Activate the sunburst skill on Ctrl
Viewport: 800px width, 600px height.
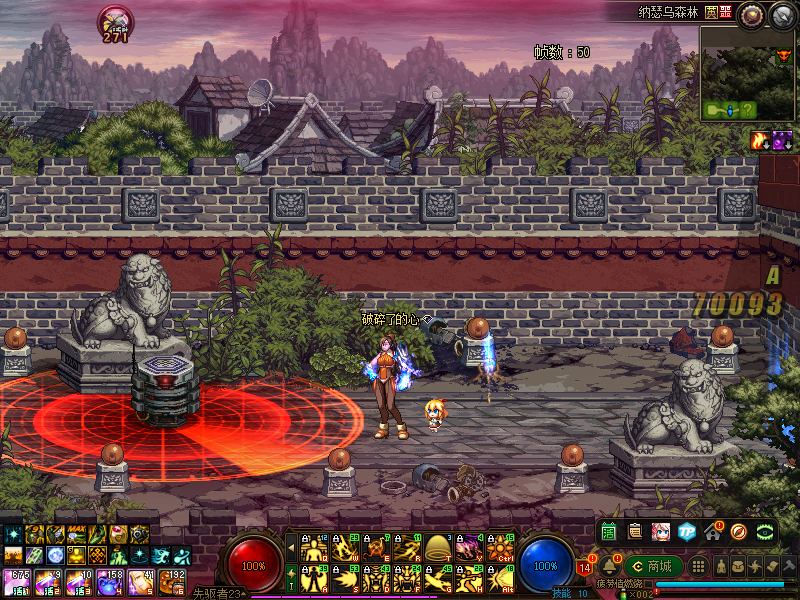tap(499, 548)
